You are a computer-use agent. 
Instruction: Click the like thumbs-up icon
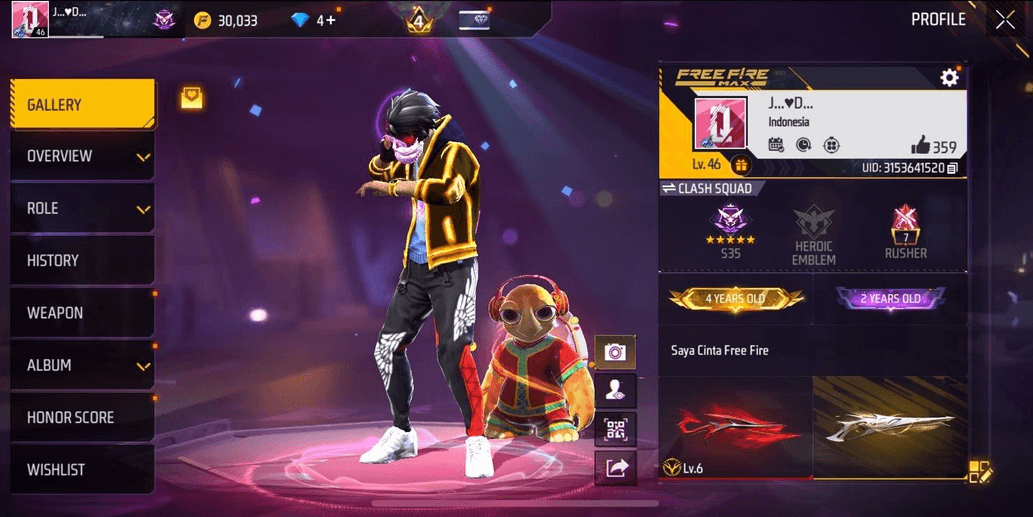pyautogui.click(x=920, y=146)
